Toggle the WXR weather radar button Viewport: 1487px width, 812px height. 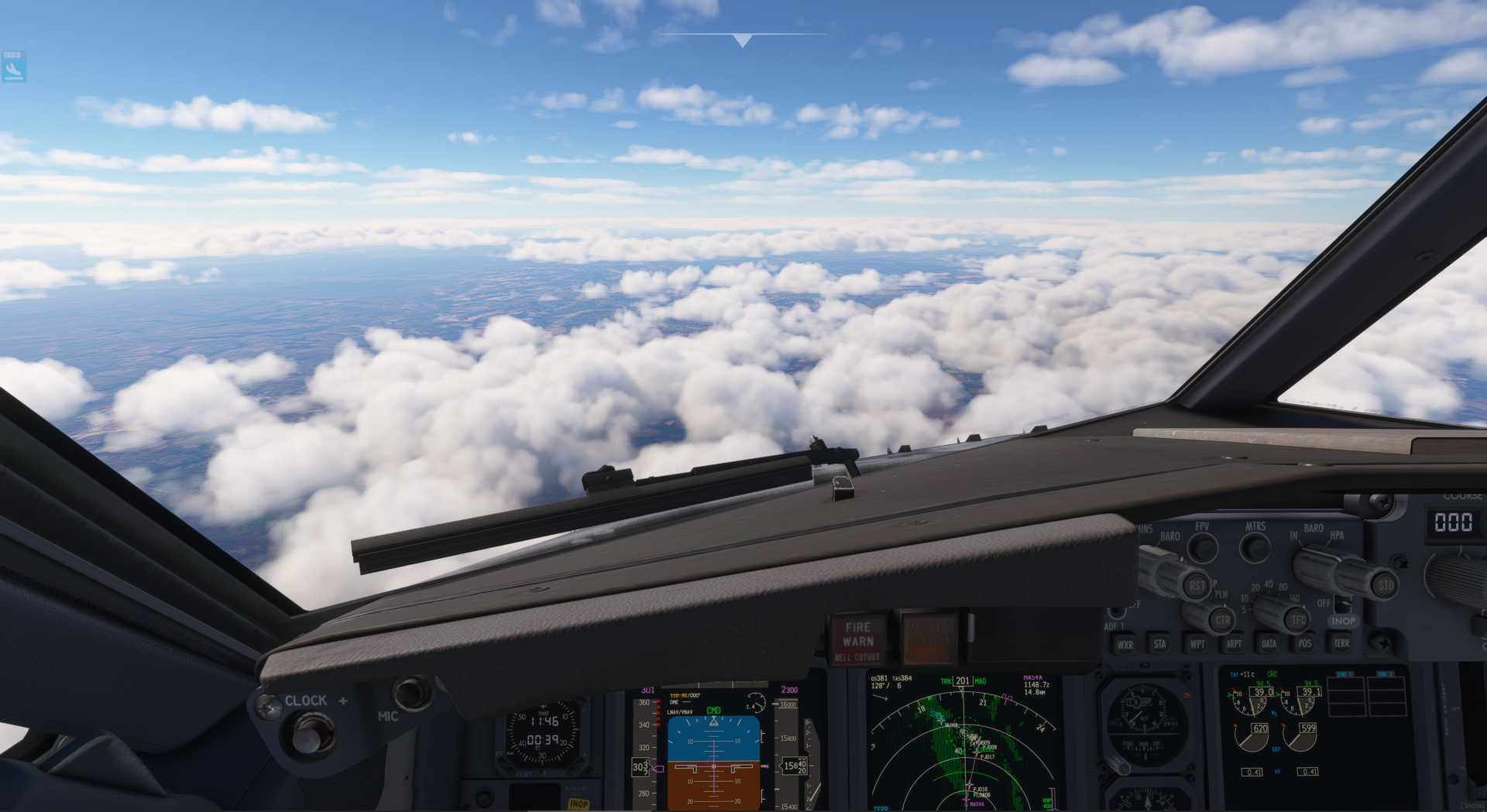point(1125,644)
